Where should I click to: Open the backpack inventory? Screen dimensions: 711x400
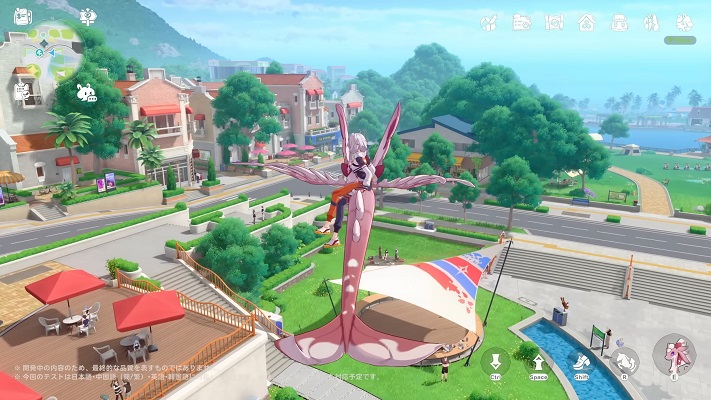(619, 21)
